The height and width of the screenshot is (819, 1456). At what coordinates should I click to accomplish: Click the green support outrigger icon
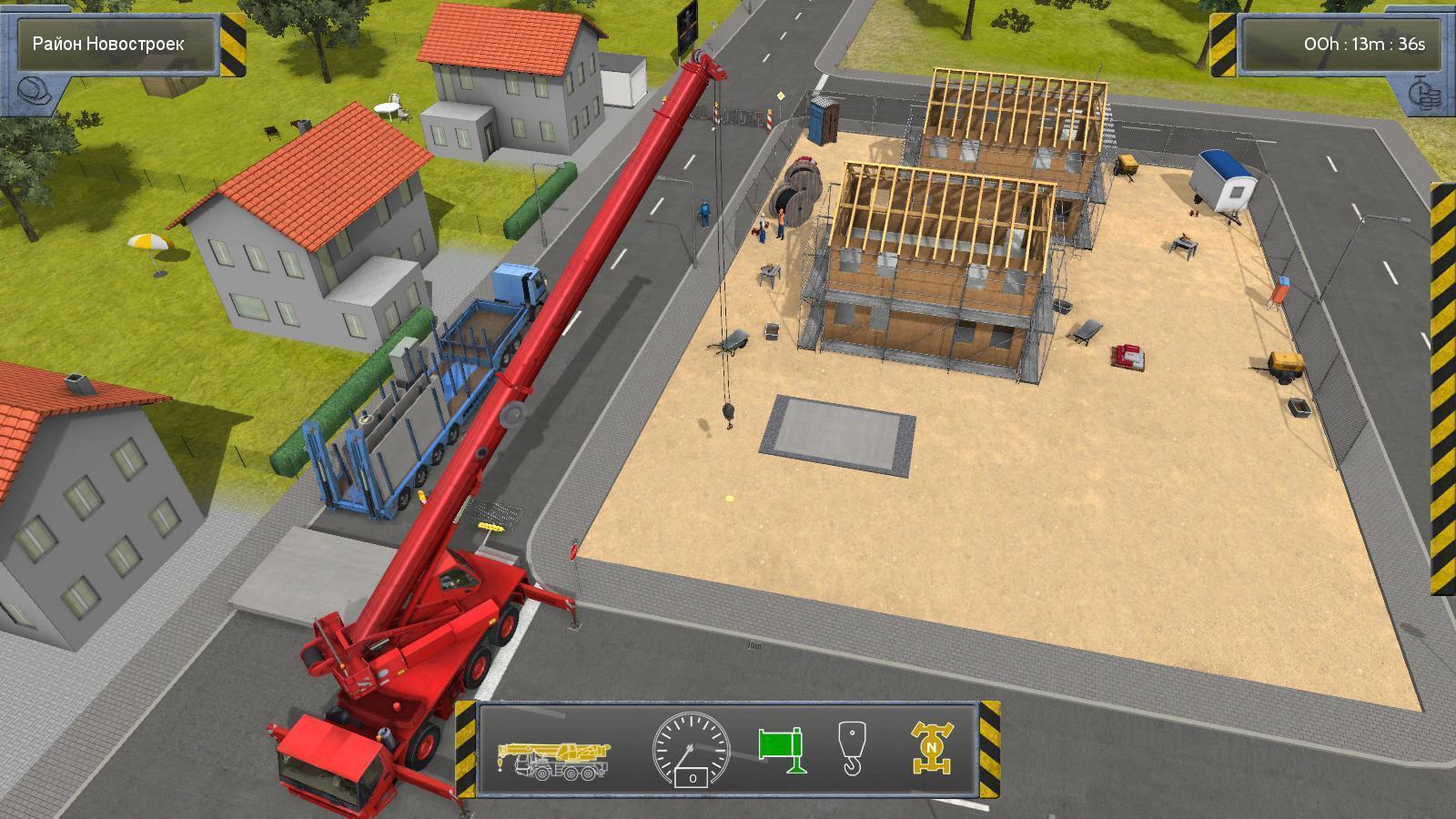783,749
